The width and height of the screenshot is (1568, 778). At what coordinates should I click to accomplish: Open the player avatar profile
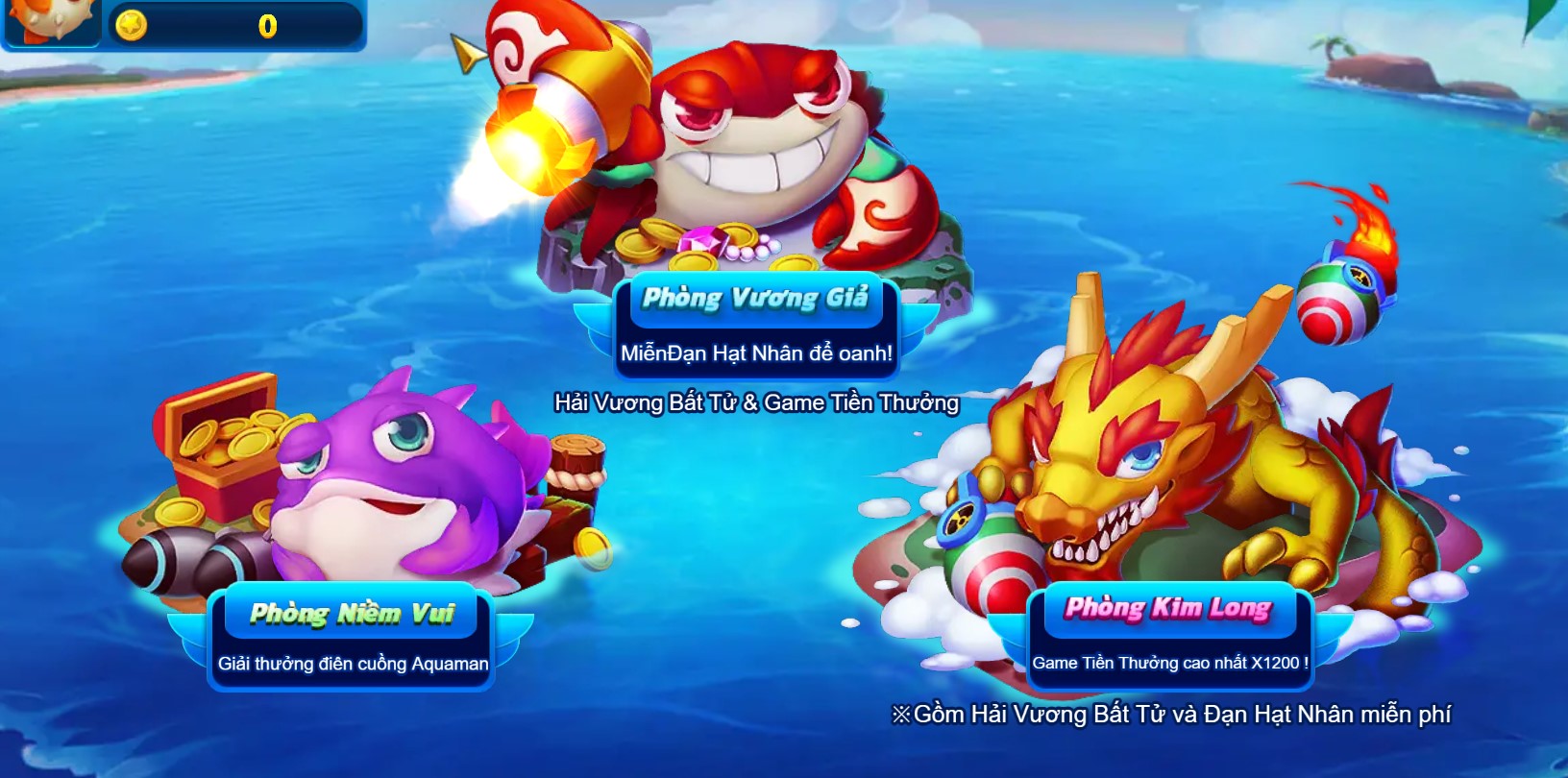(50, 21)
